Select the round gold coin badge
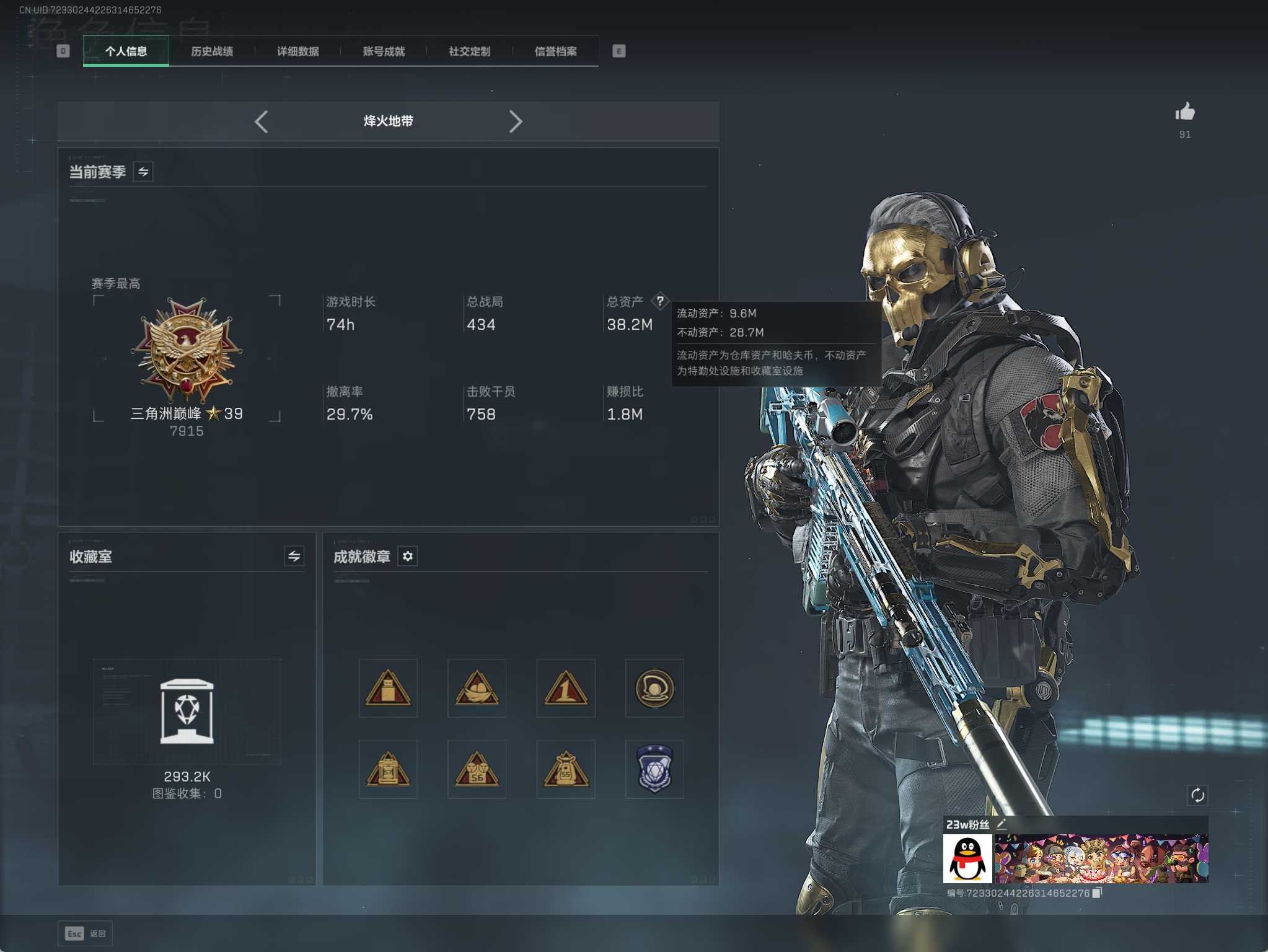Viewport: 1268px width, 952px height. 654,688
